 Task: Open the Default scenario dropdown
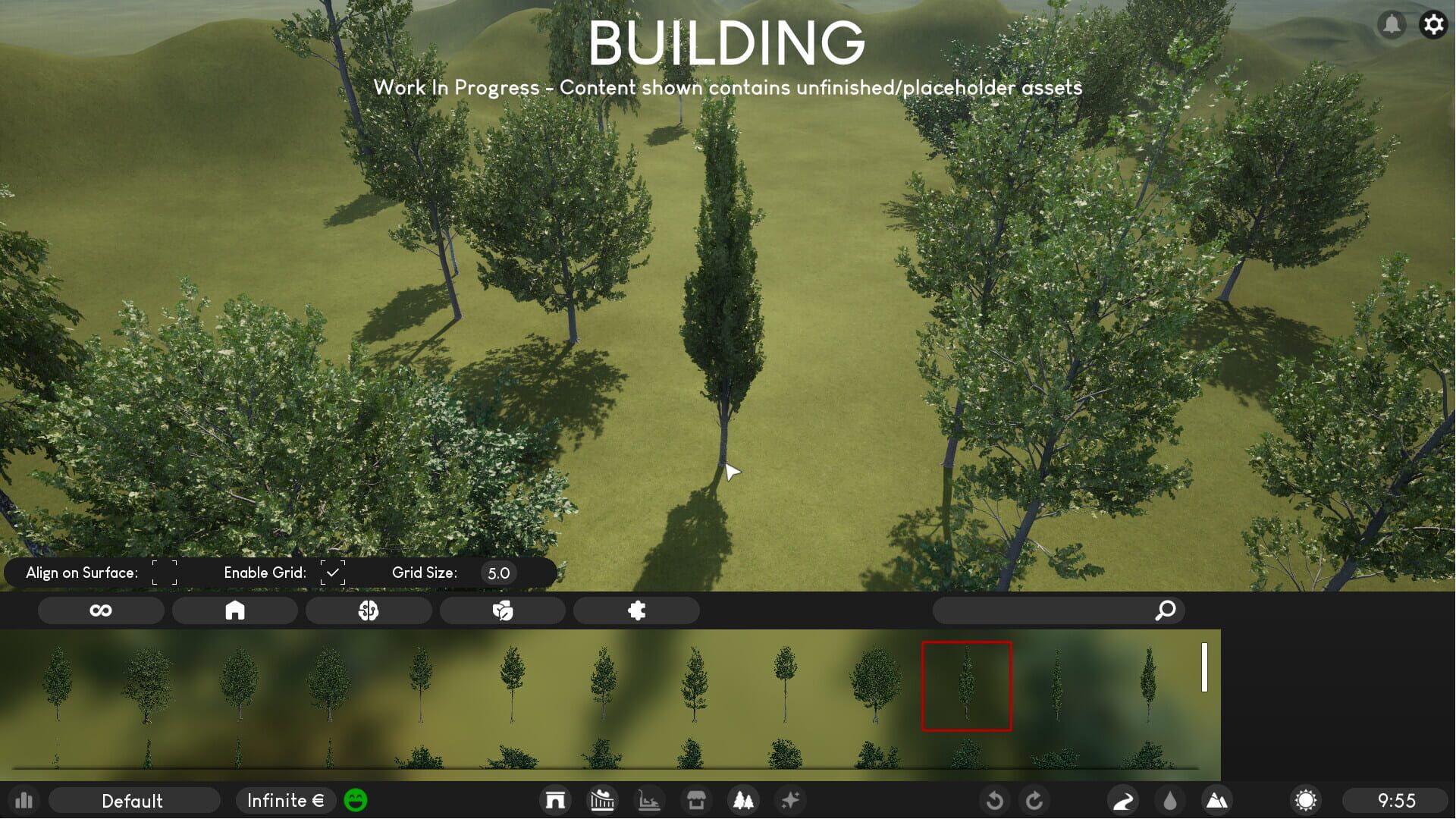point(134,800)
